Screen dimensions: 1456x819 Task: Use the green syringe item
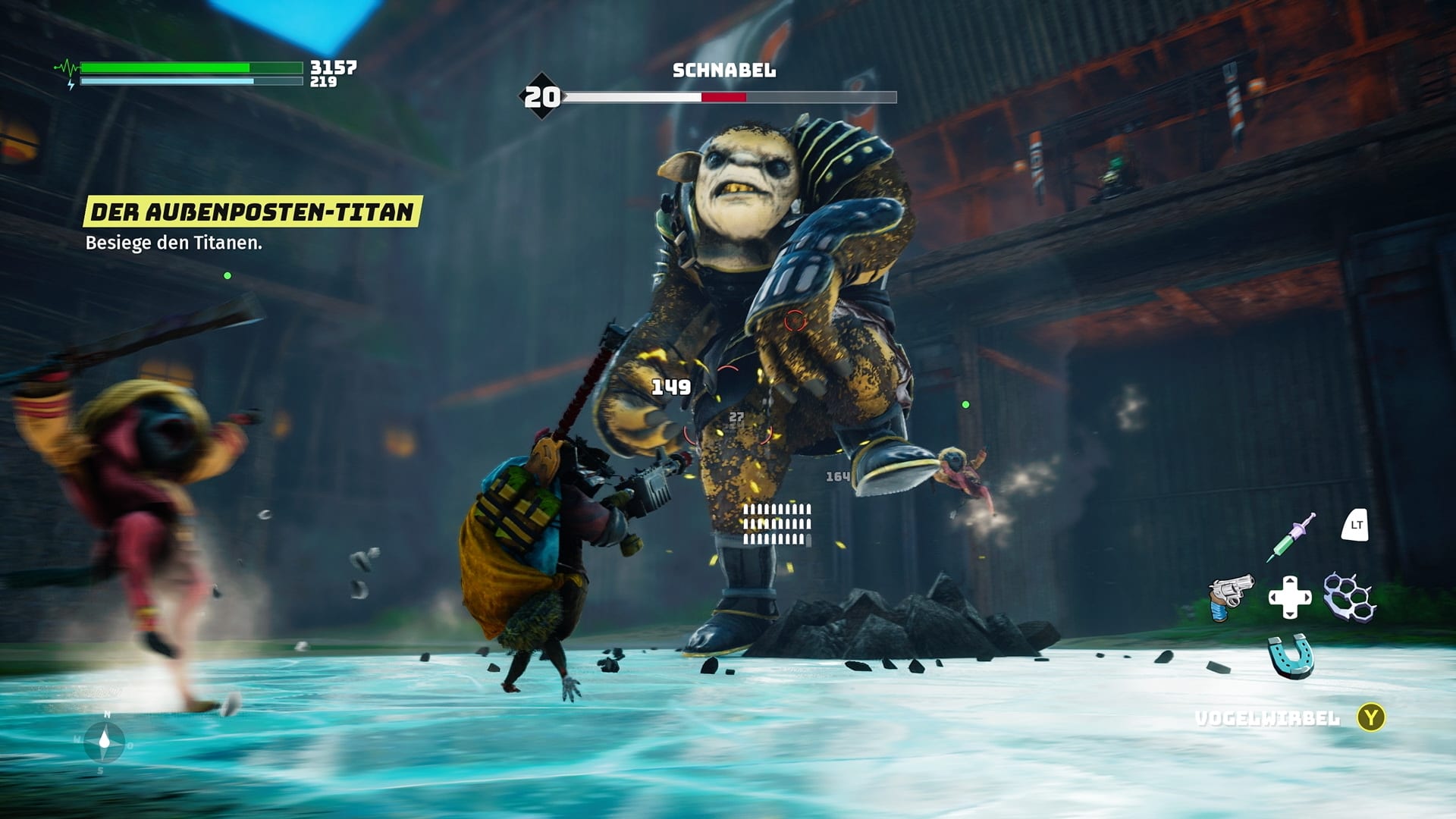click(1291, 536)
